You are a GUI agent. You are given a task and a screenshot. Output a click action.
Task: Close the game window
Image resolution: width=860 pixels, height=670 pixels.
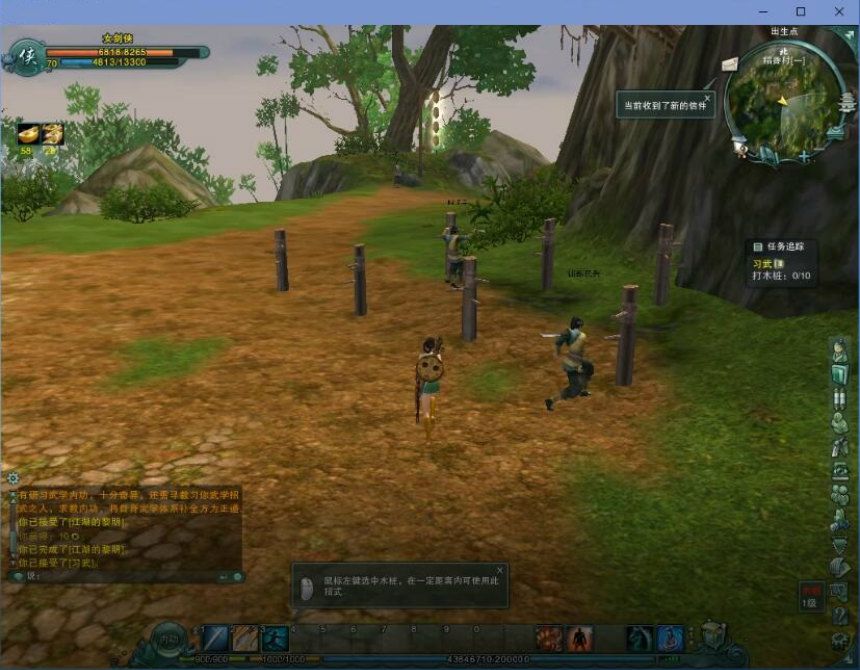[x=838, y=11]
